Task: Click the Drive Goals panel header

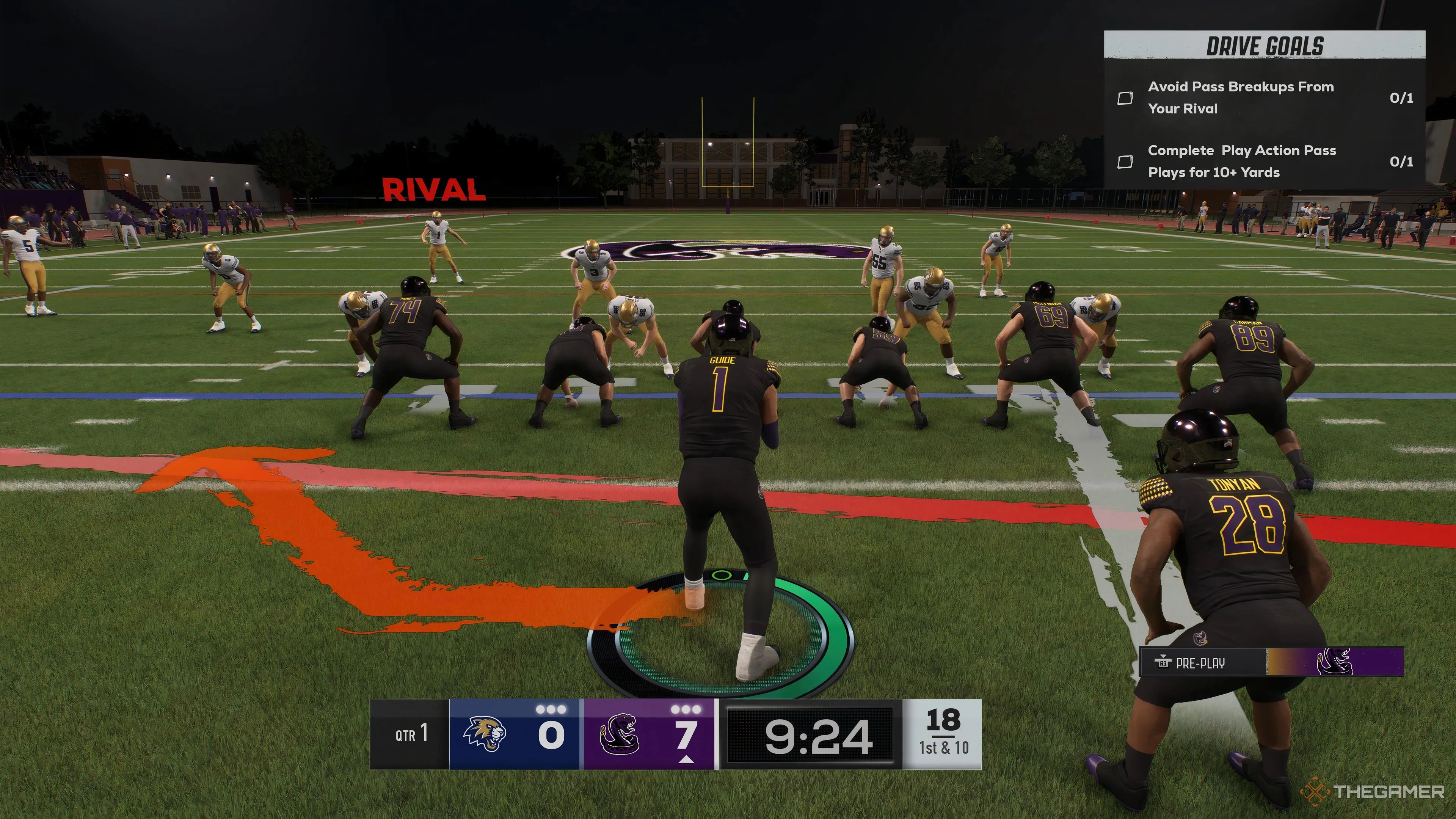Action: pos(1265,46)
